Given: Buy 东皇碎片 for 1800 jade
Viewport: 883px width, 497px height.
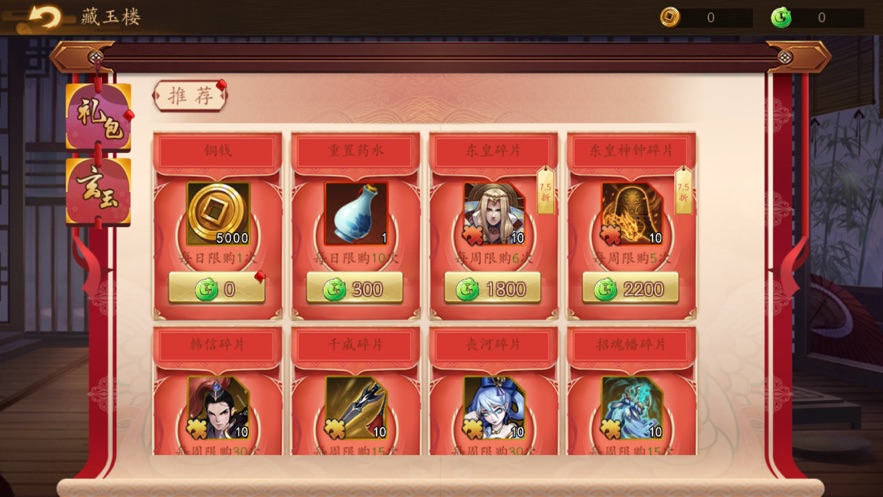Looking at the screenshot, I should 493,288.
